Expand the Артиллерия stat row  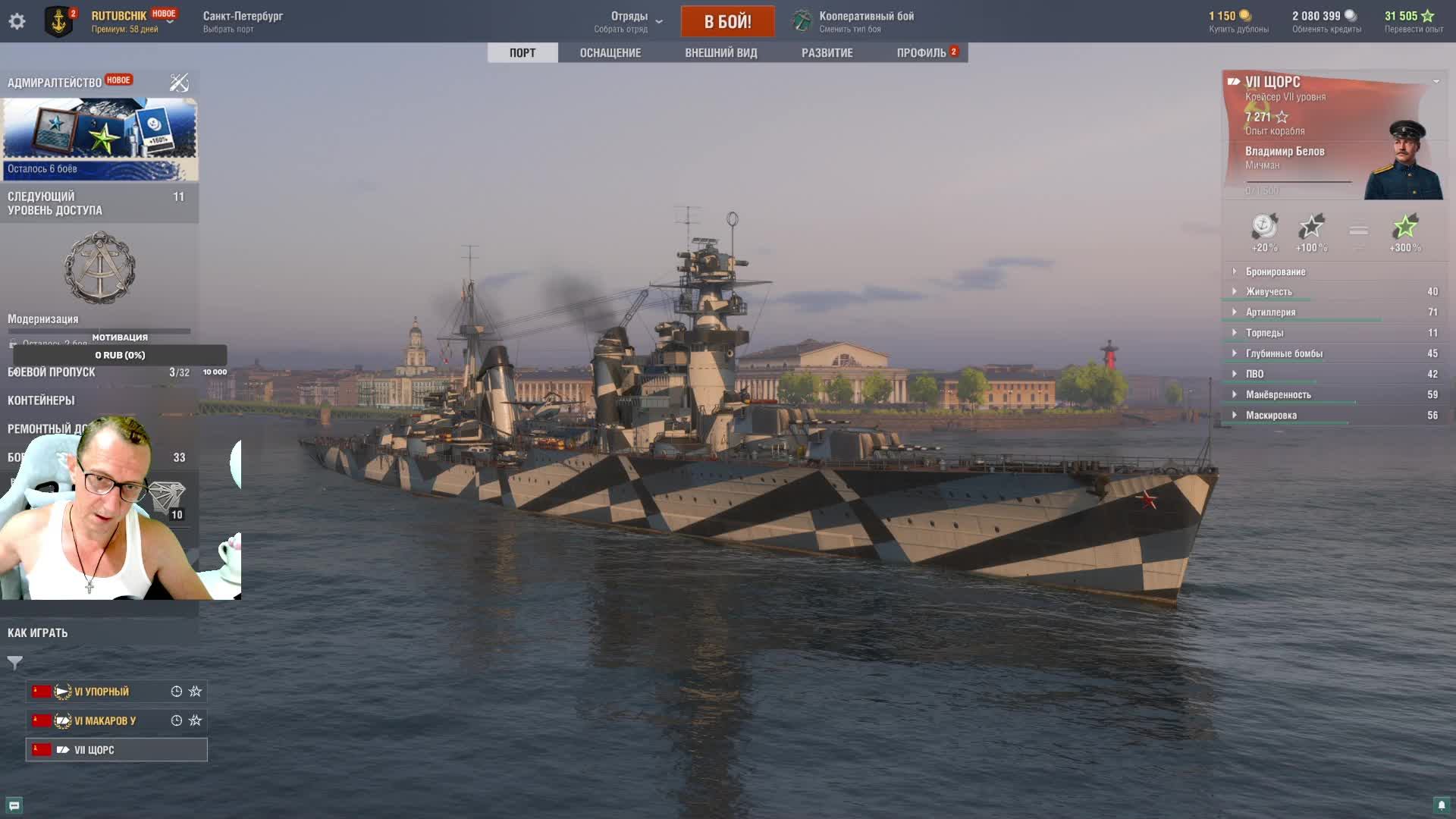click(1270, 312)
